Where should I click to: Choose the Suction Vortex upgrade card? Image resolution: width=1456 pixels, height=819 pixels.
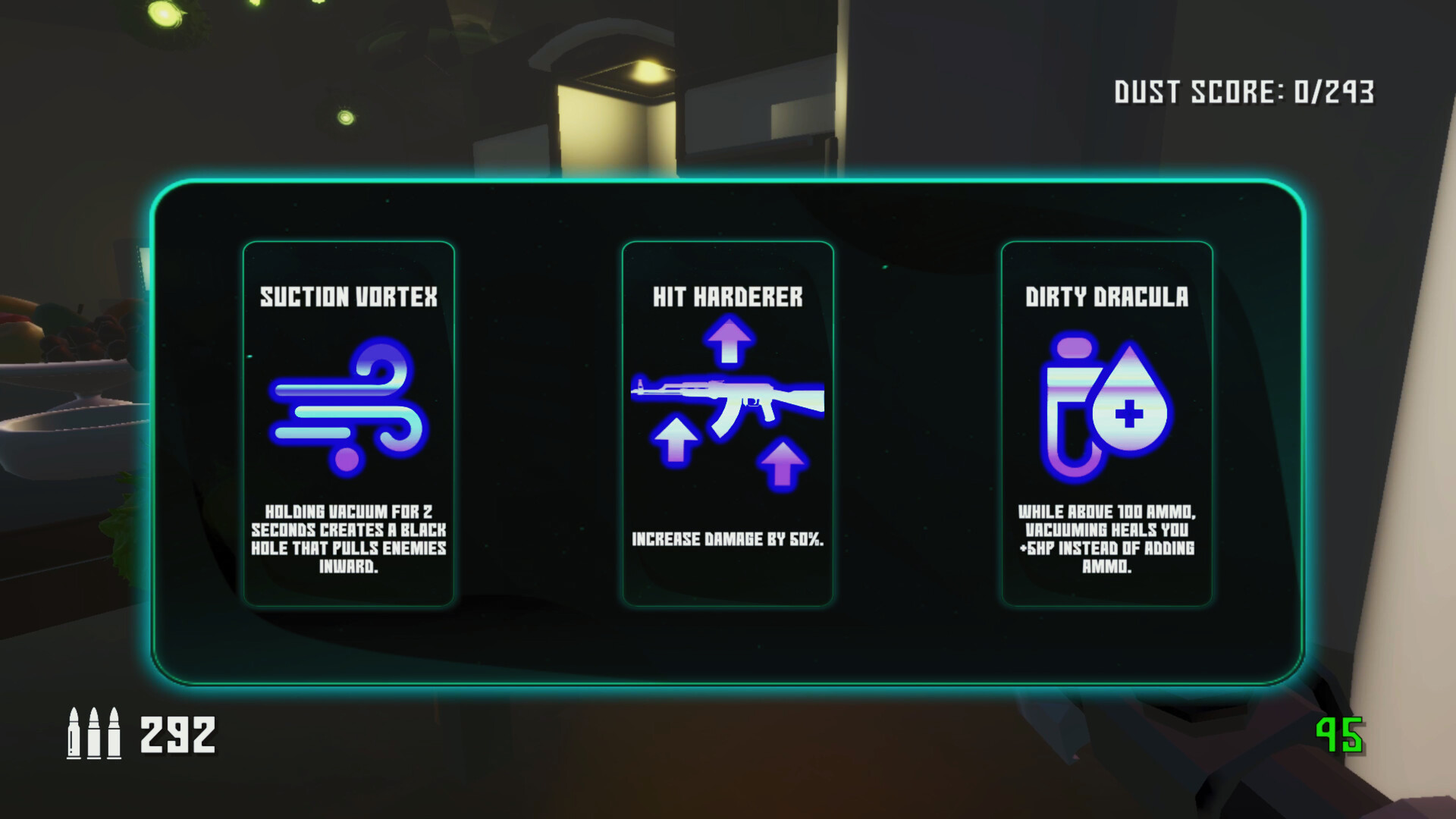[x=348, y=423]
